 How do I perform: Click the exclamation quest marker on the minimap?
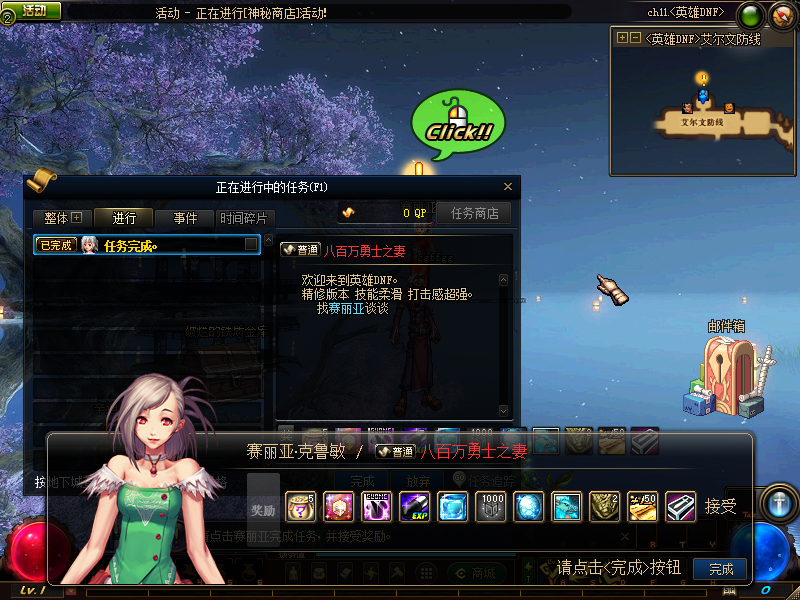(x=702, y=78)
